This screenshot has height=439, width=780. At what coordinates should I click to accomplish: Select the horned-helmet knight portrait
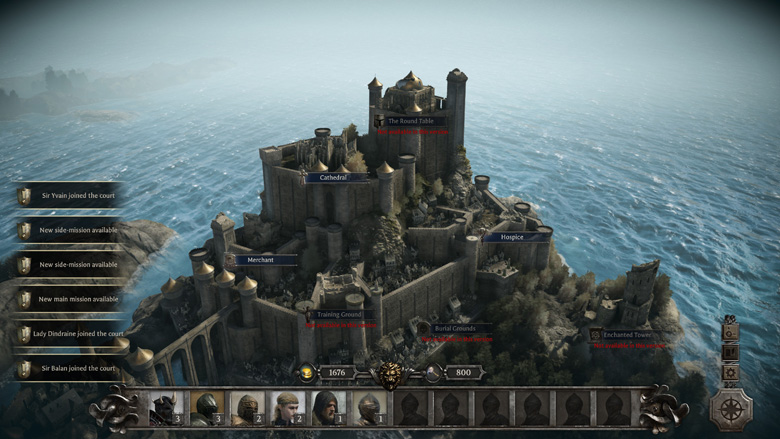[164, 408]
